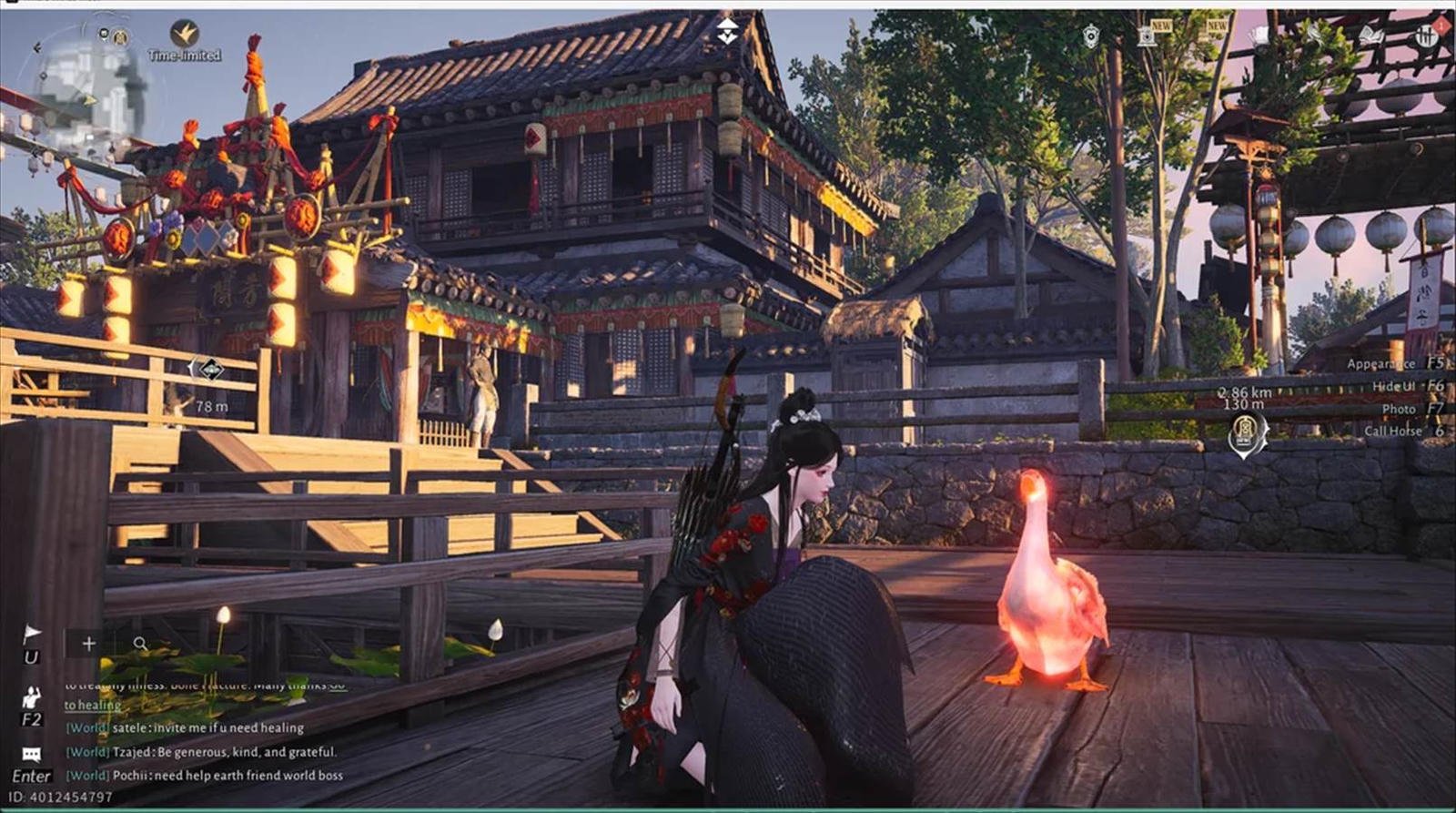Open the circular minimap

point(89,86)
